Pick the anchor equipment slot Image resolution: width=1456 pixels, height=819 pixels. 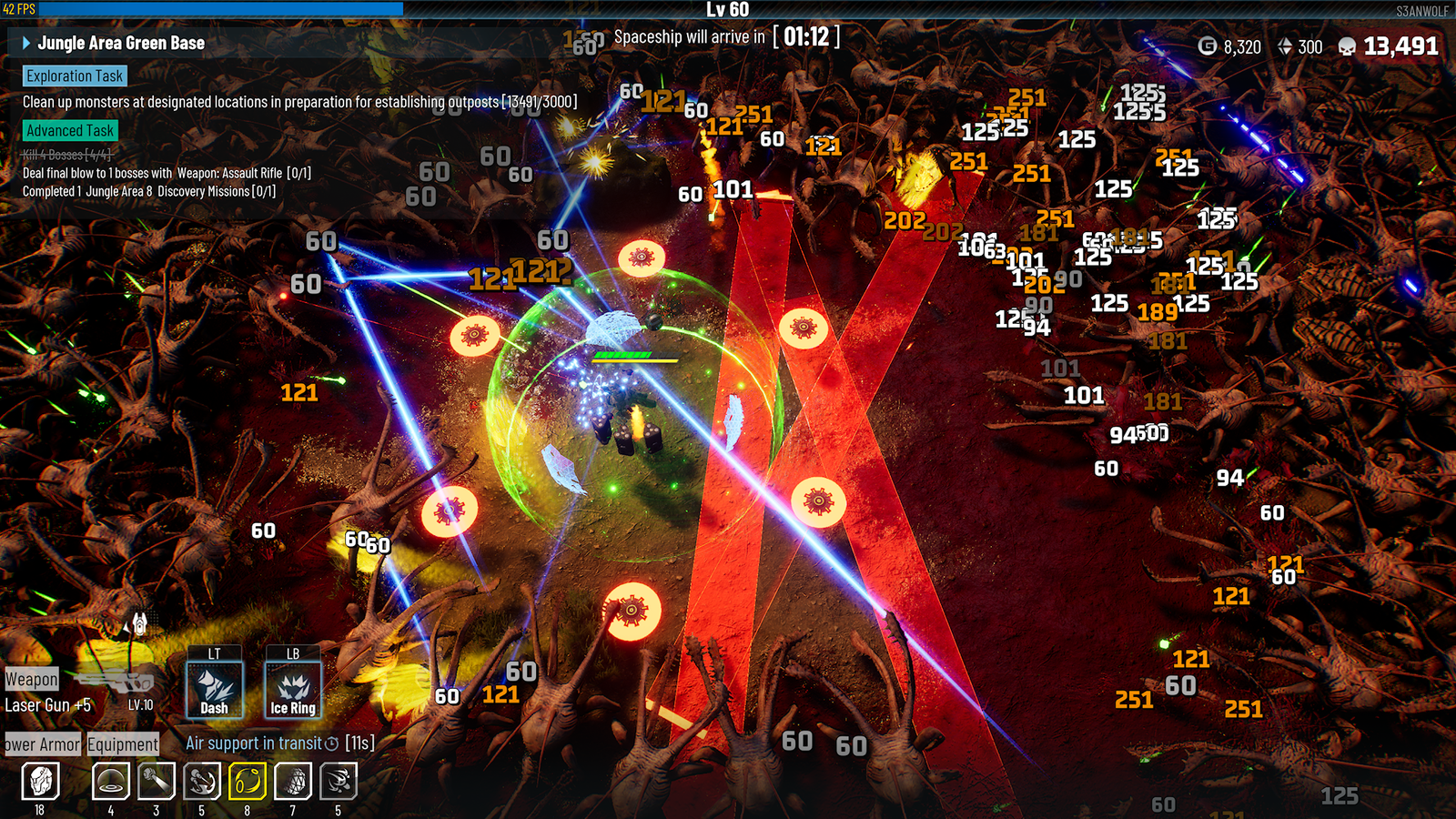[202, 781]
